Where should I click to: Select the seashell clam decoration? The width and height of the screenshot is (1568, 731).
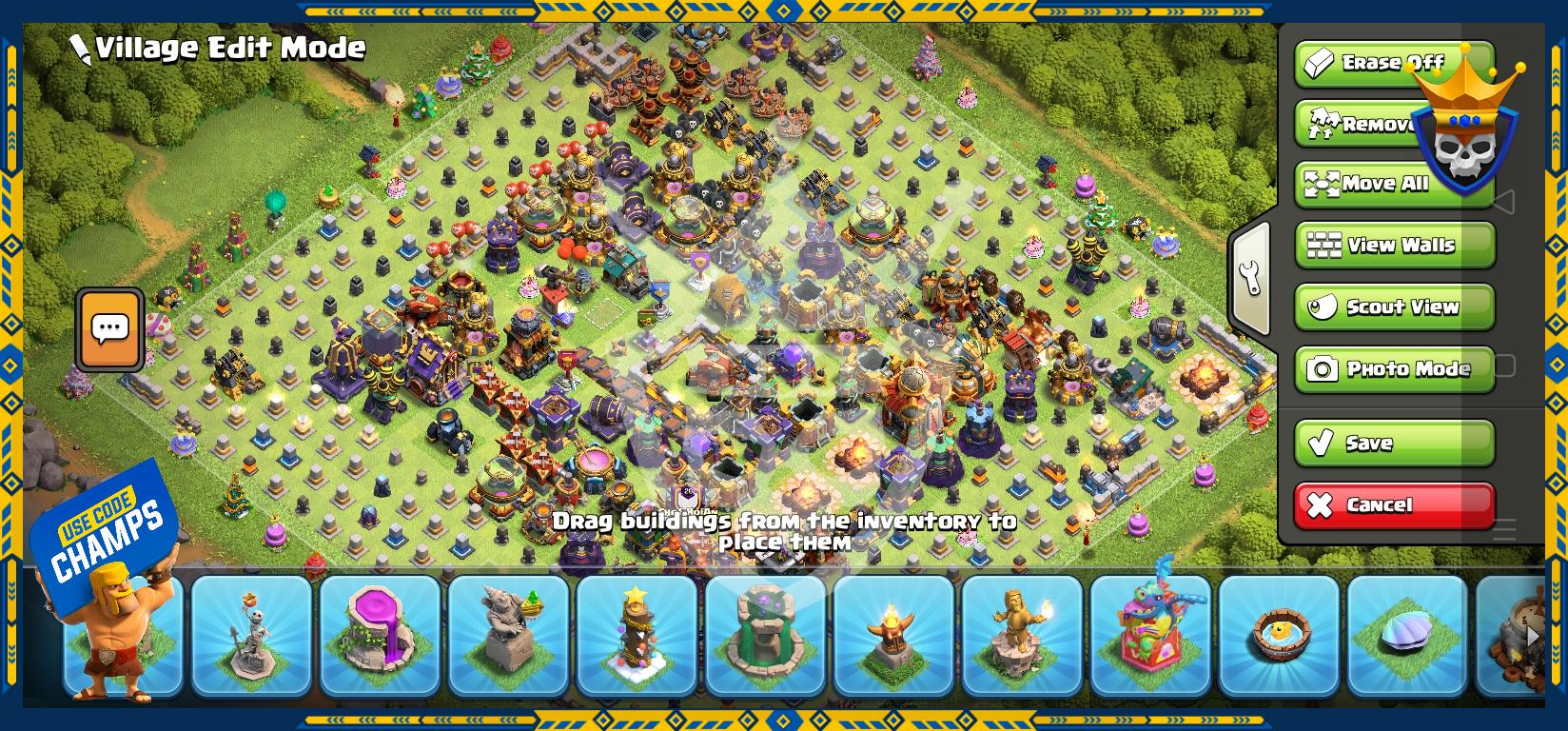1408,635
